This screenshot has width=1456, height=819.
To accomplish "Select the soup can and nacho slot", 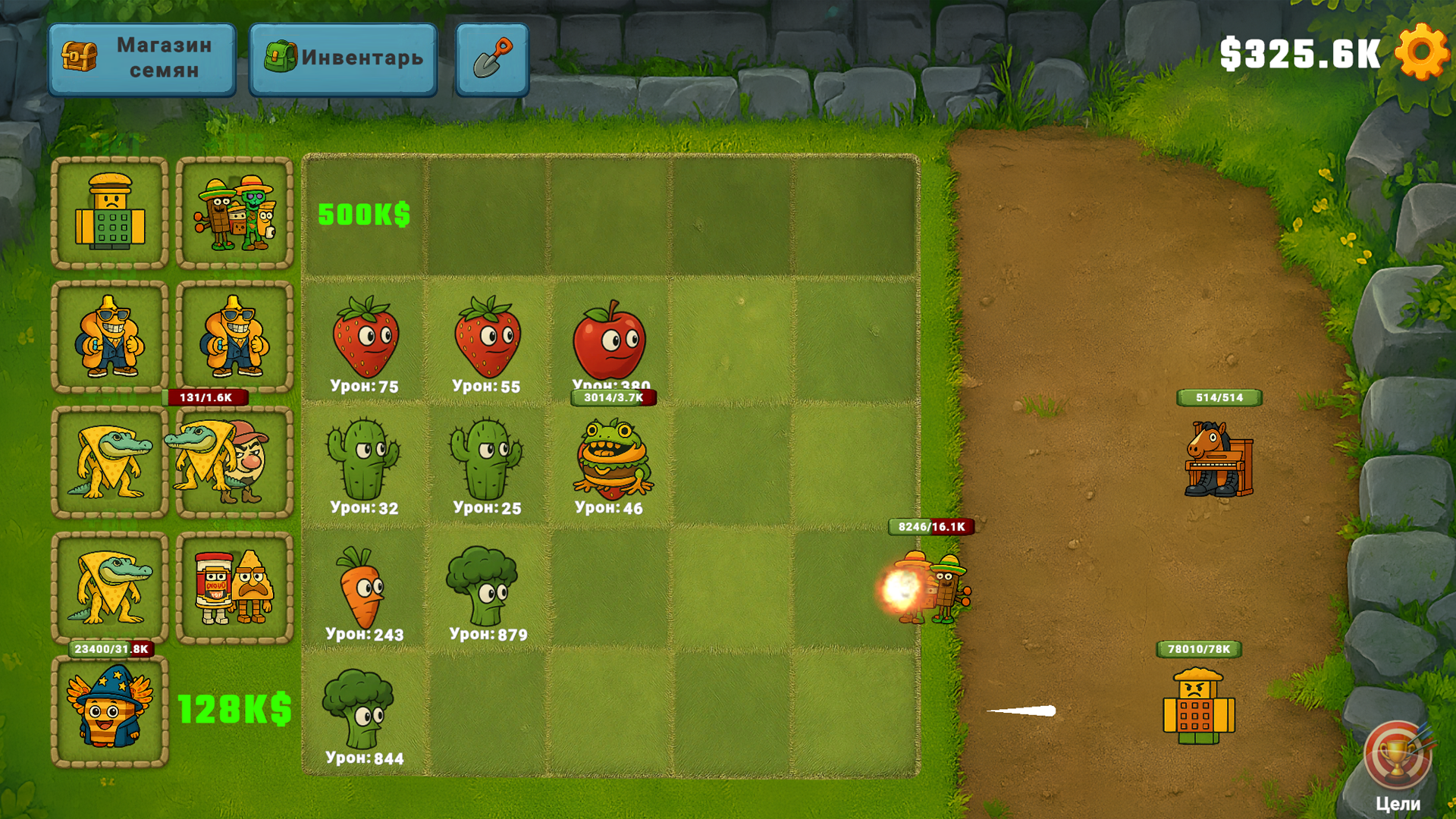I will pos(234,587).
